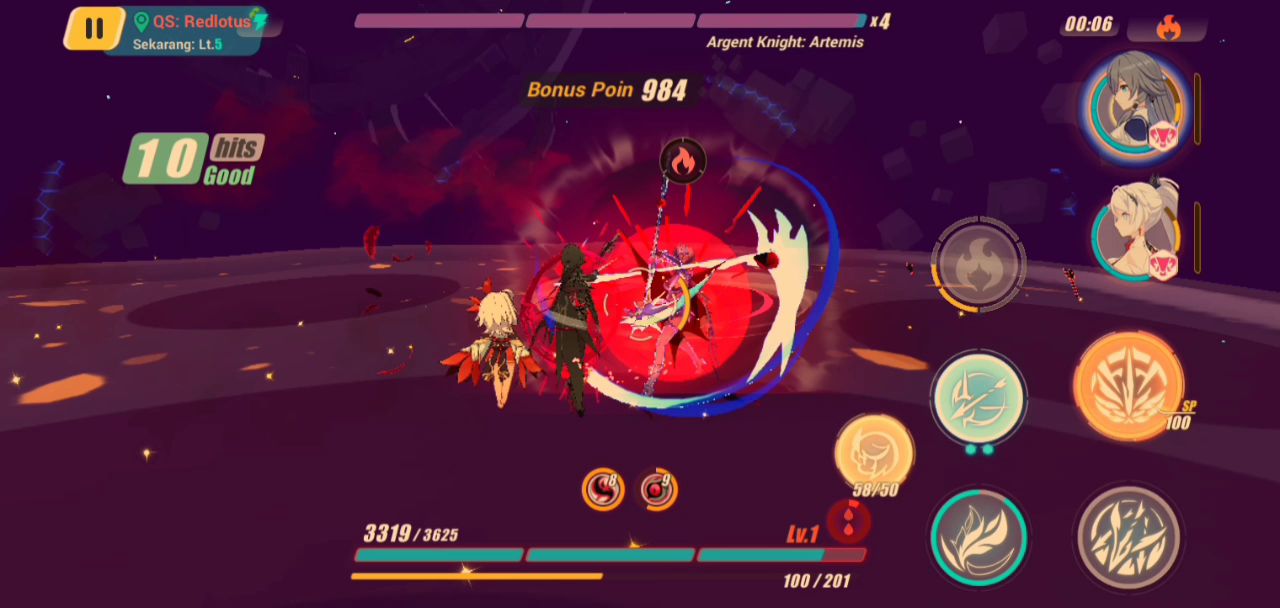The image size is (1280, 608).
Task: Tap the greyed-out flame burst button
Action: [977, 265]
